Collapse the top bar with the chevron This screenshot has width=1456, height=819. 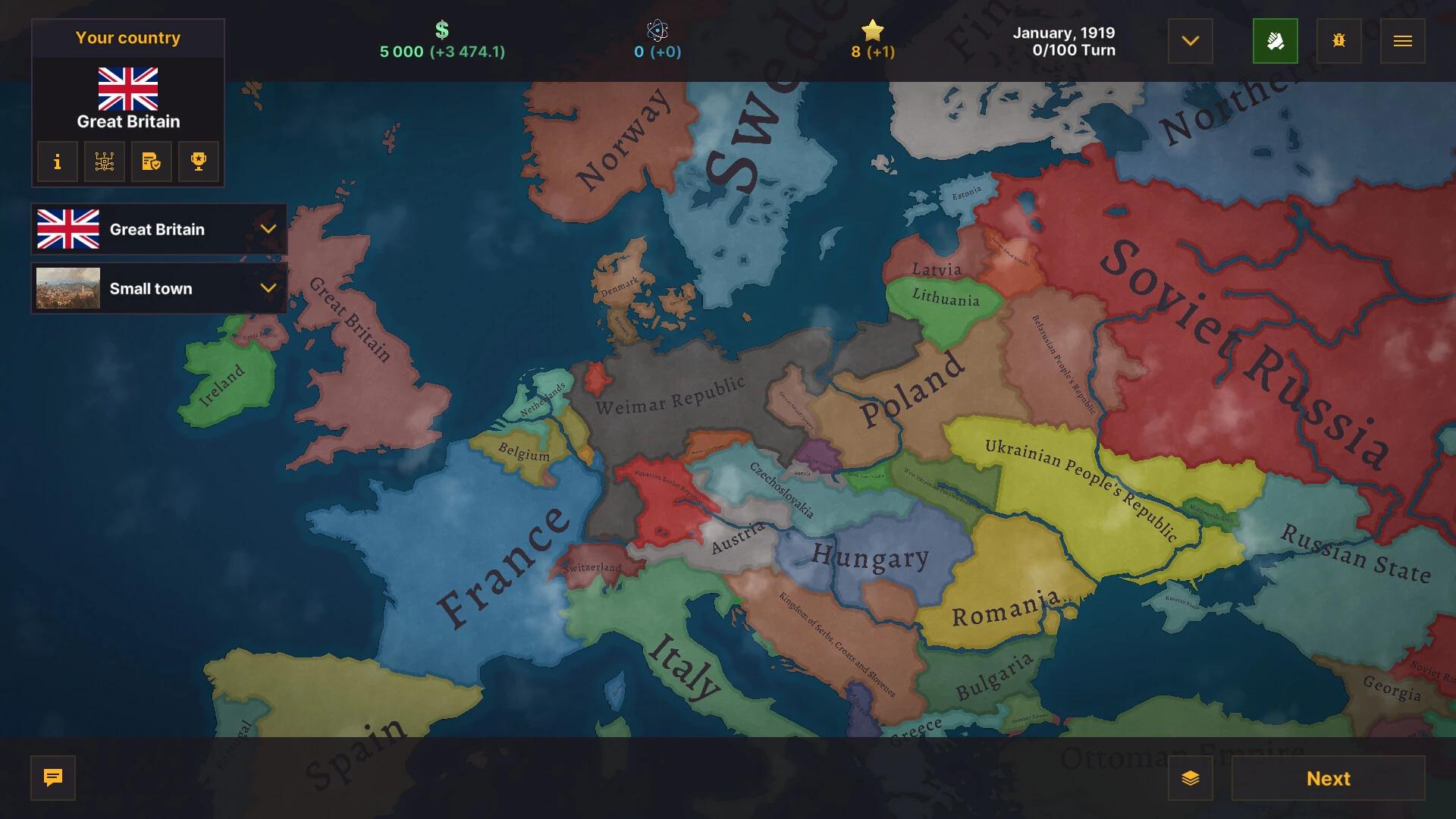click(1190, 41)
